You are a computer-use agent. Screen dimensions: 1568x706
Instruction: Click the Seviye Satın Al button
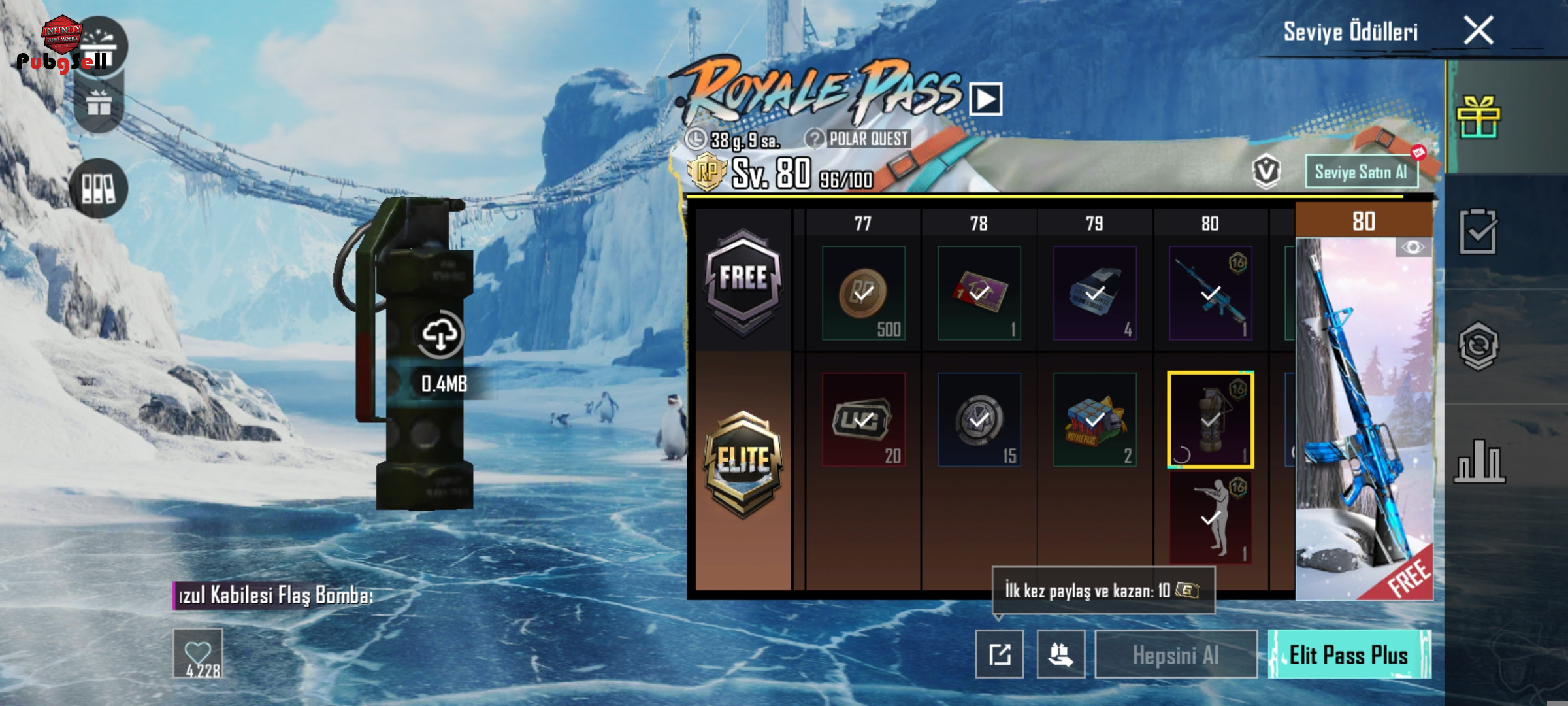click(1362, 173)
